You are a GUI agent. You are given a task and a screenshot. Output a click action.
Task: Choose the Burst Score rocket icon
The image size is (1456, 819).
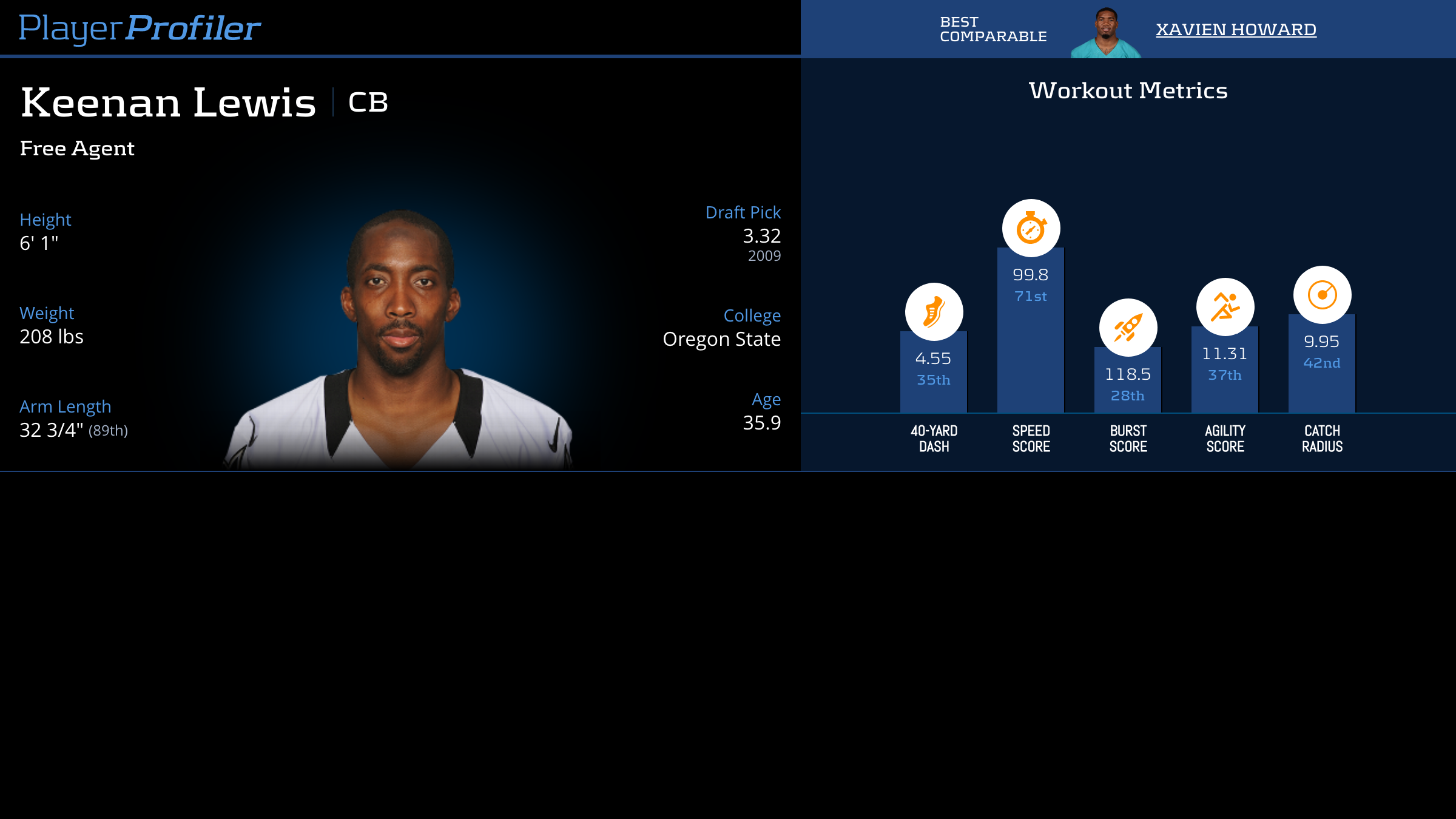click(1128, 328)
